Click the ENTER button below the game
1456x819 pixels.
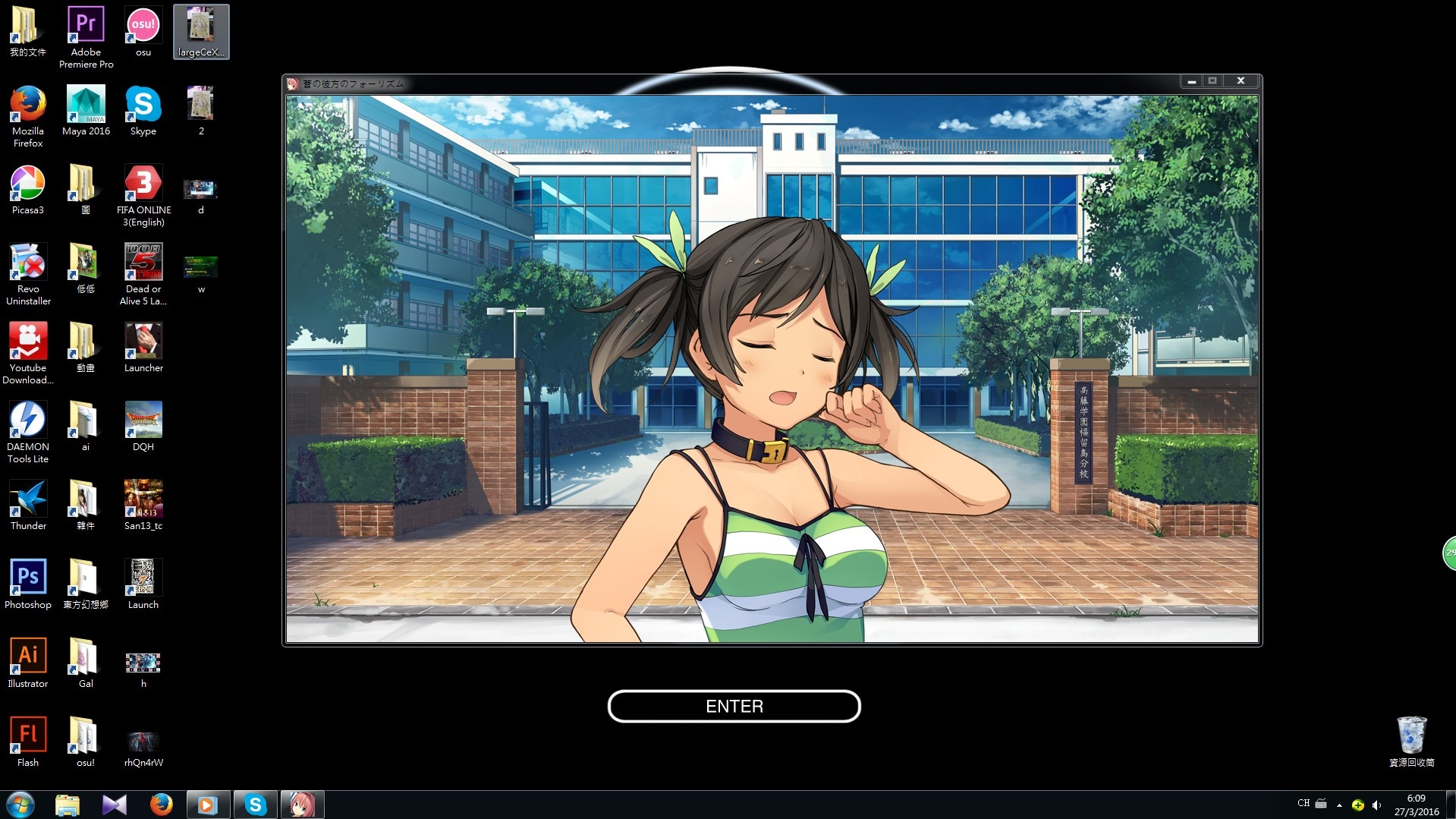(734, 707)
